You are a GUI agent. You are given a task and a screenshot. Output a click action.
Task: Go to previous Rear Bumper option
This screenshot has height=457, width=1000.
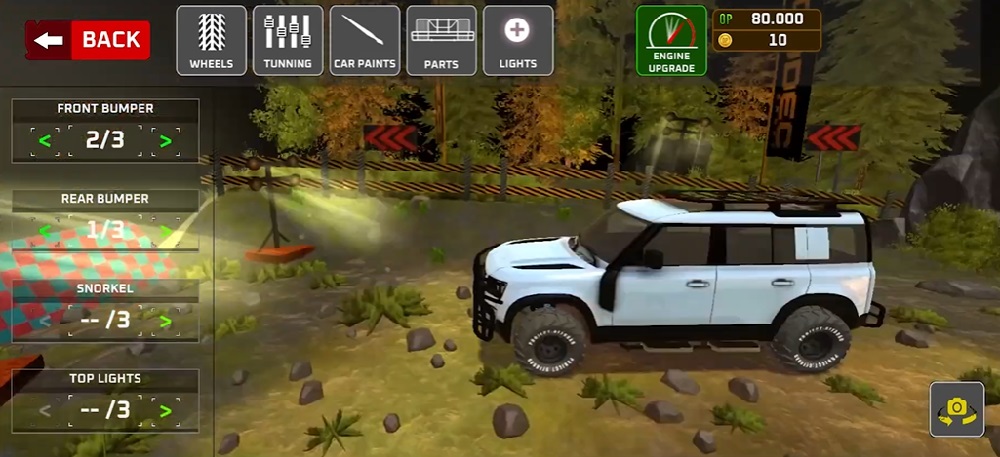point(44,232)
